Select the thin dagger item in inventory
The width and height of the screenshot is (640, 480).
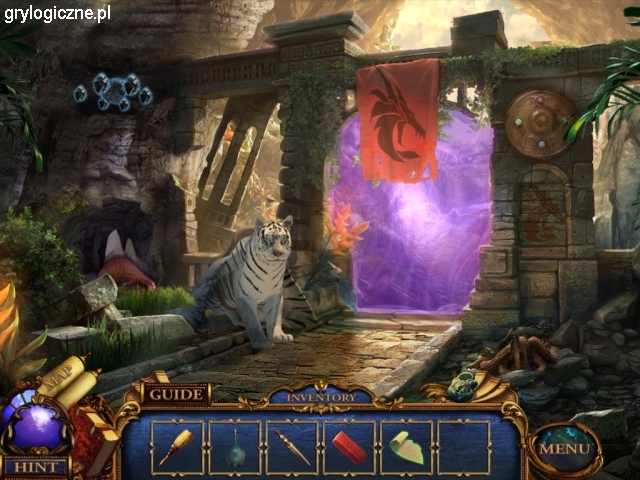[x=292, y=446]
